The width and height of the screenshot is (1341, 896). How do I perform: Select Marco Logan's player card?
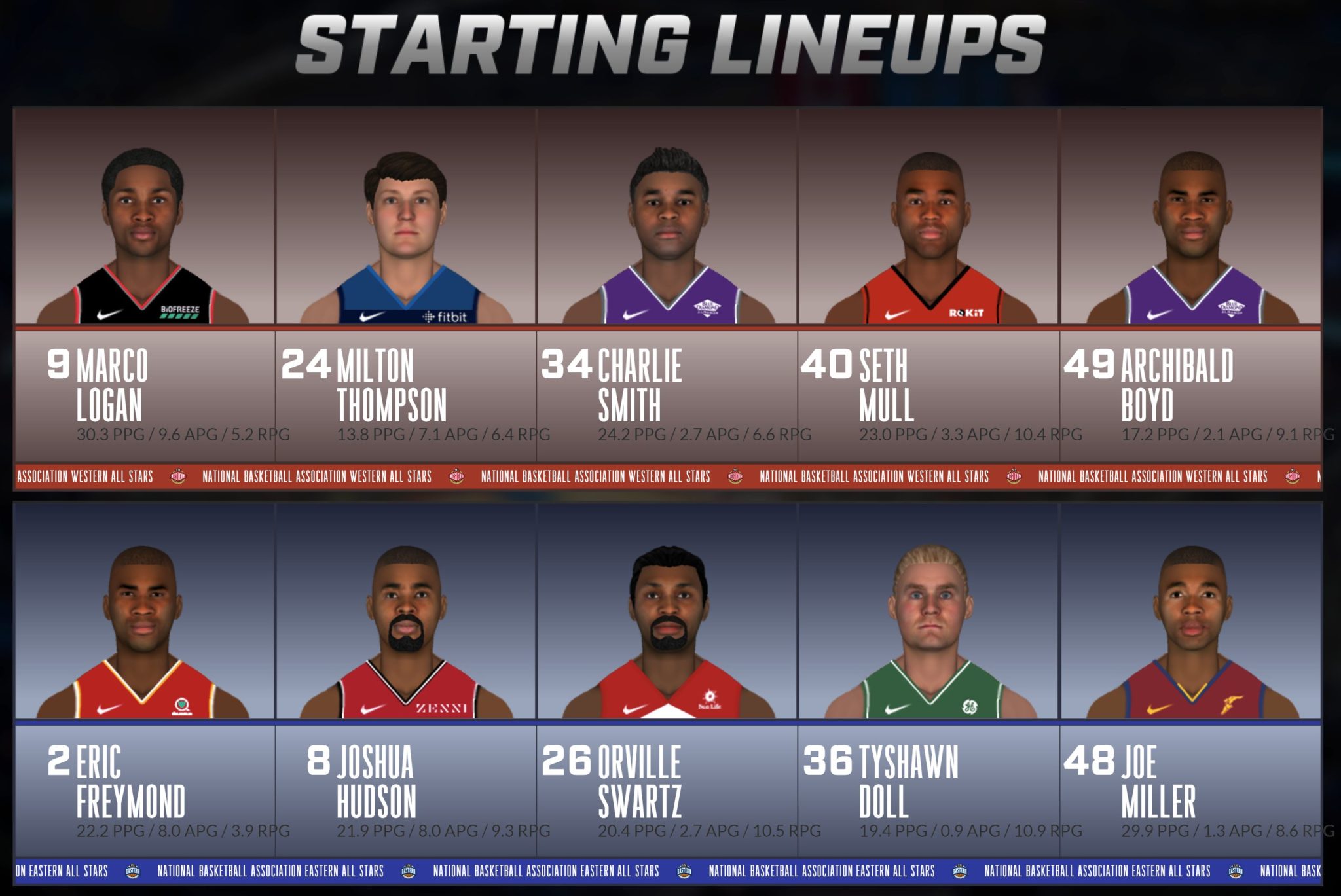[x=144, y=285]
